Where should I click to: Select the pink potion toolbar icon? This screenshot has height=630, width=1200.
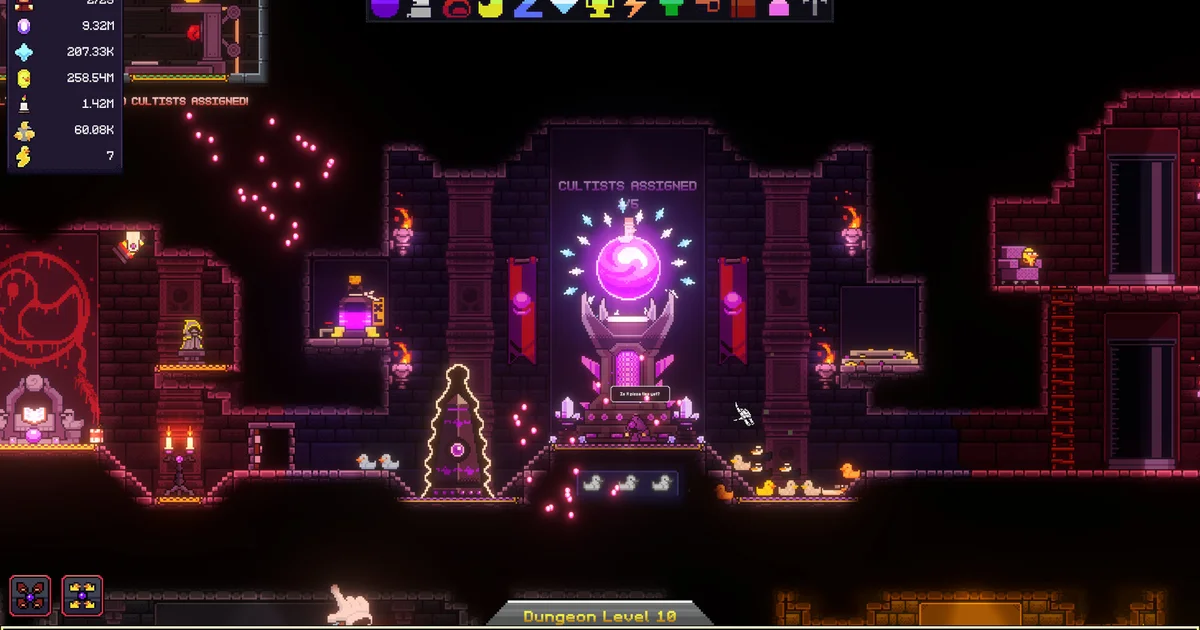(x=778, y=8)
